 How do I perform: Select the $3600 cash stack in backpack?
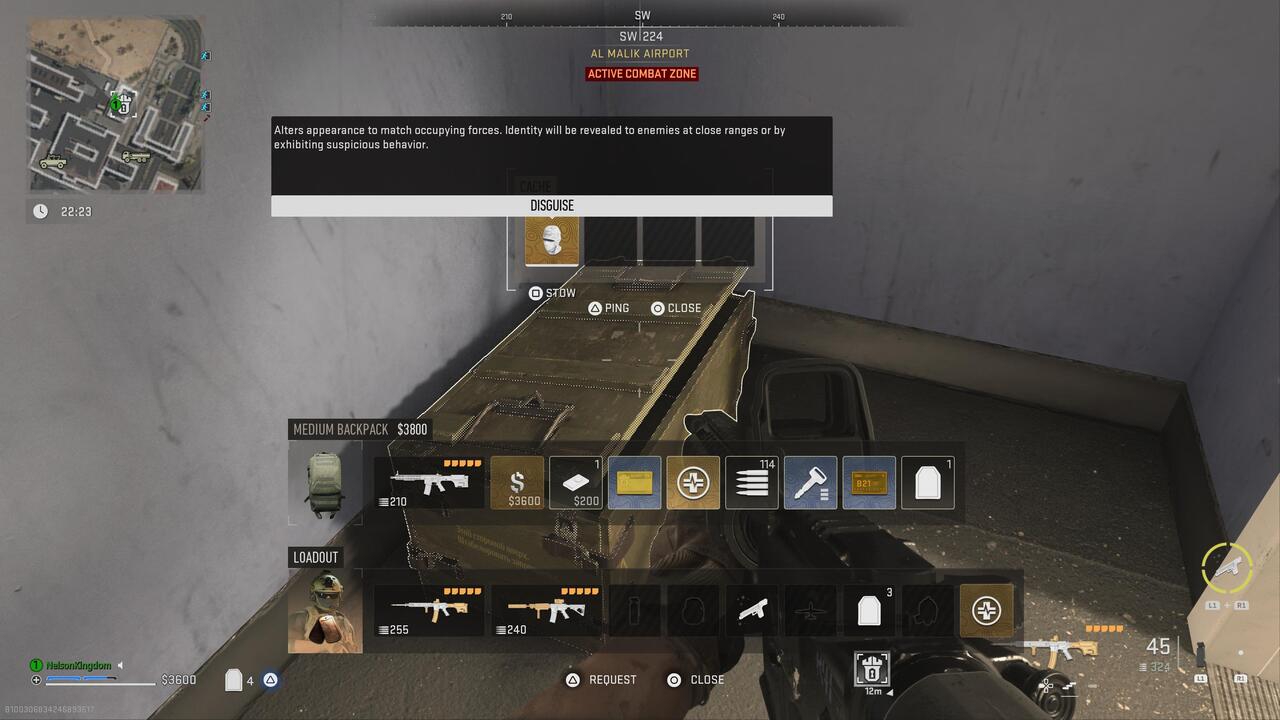click(x=519, y=482)
